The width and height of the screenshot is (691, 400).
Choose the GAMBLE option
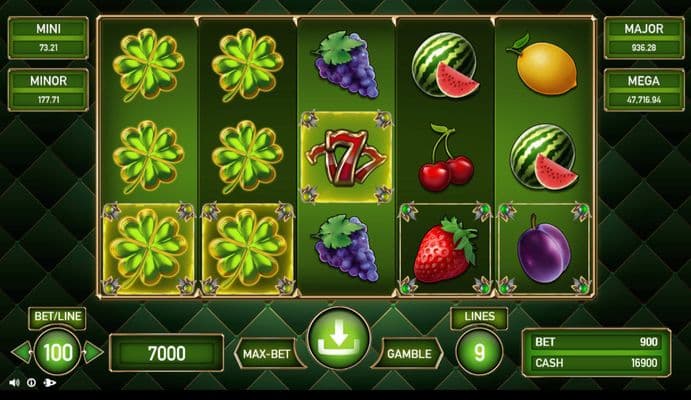click(410, 353)
